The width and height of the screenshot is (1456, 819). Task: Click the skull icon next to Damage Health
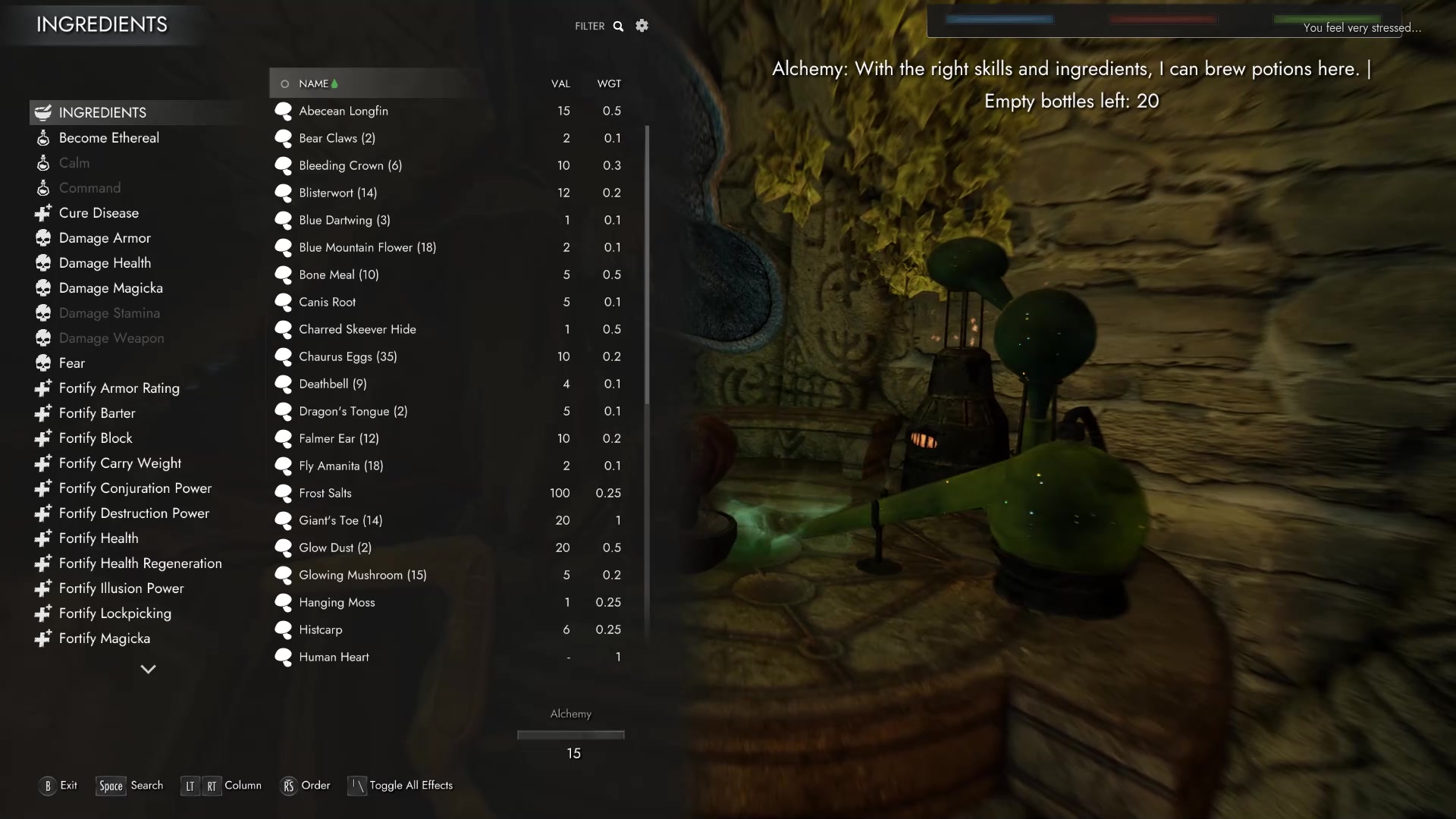43,262
